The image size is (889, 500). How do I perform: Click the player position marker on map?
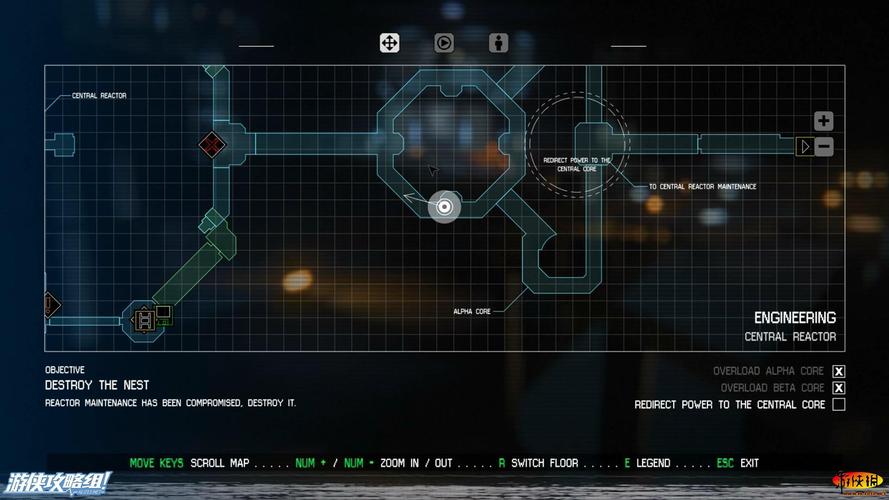click(x=445, y=207)
